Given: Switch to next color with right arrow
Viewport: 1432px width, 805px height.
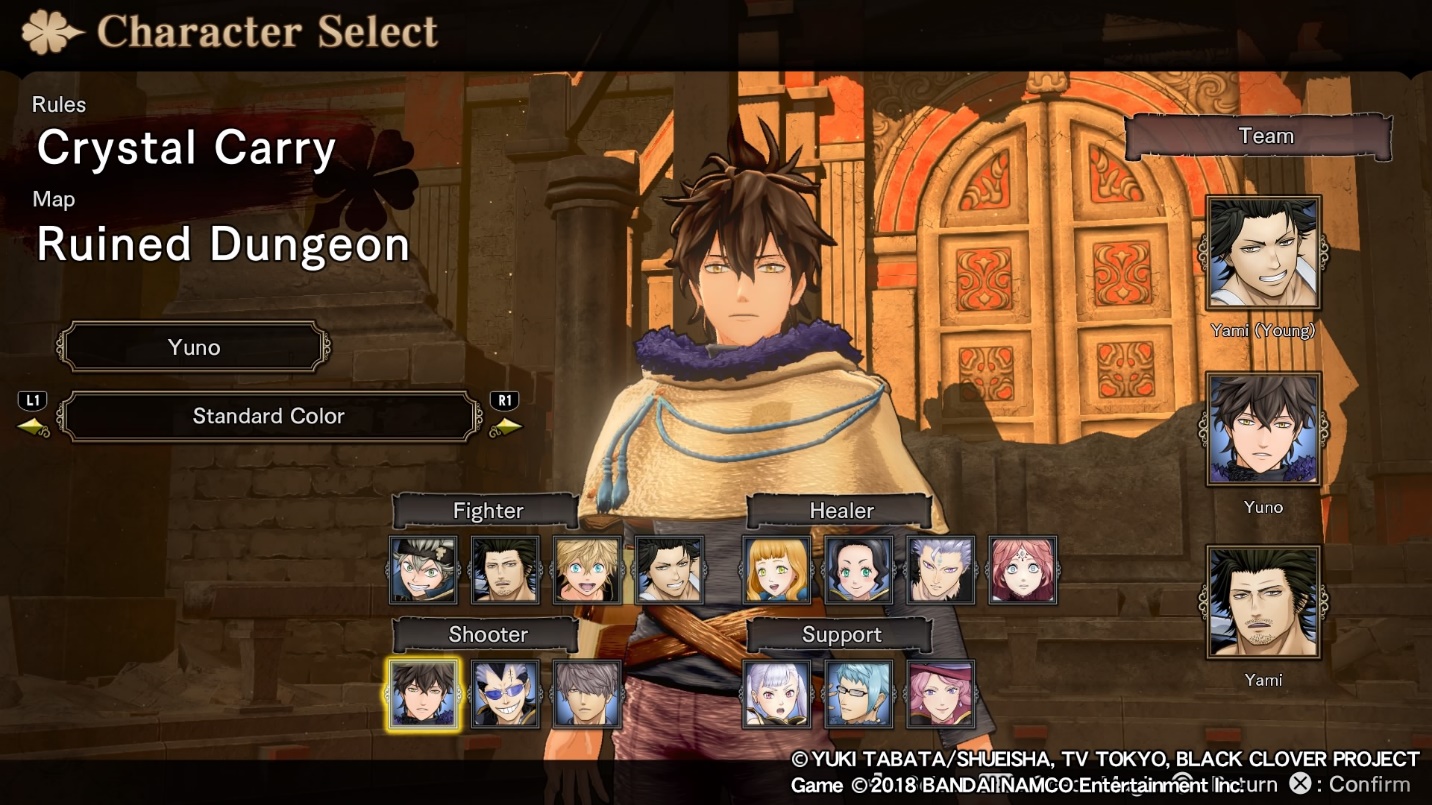Looking at the screenshot, I should click(506, 427).
